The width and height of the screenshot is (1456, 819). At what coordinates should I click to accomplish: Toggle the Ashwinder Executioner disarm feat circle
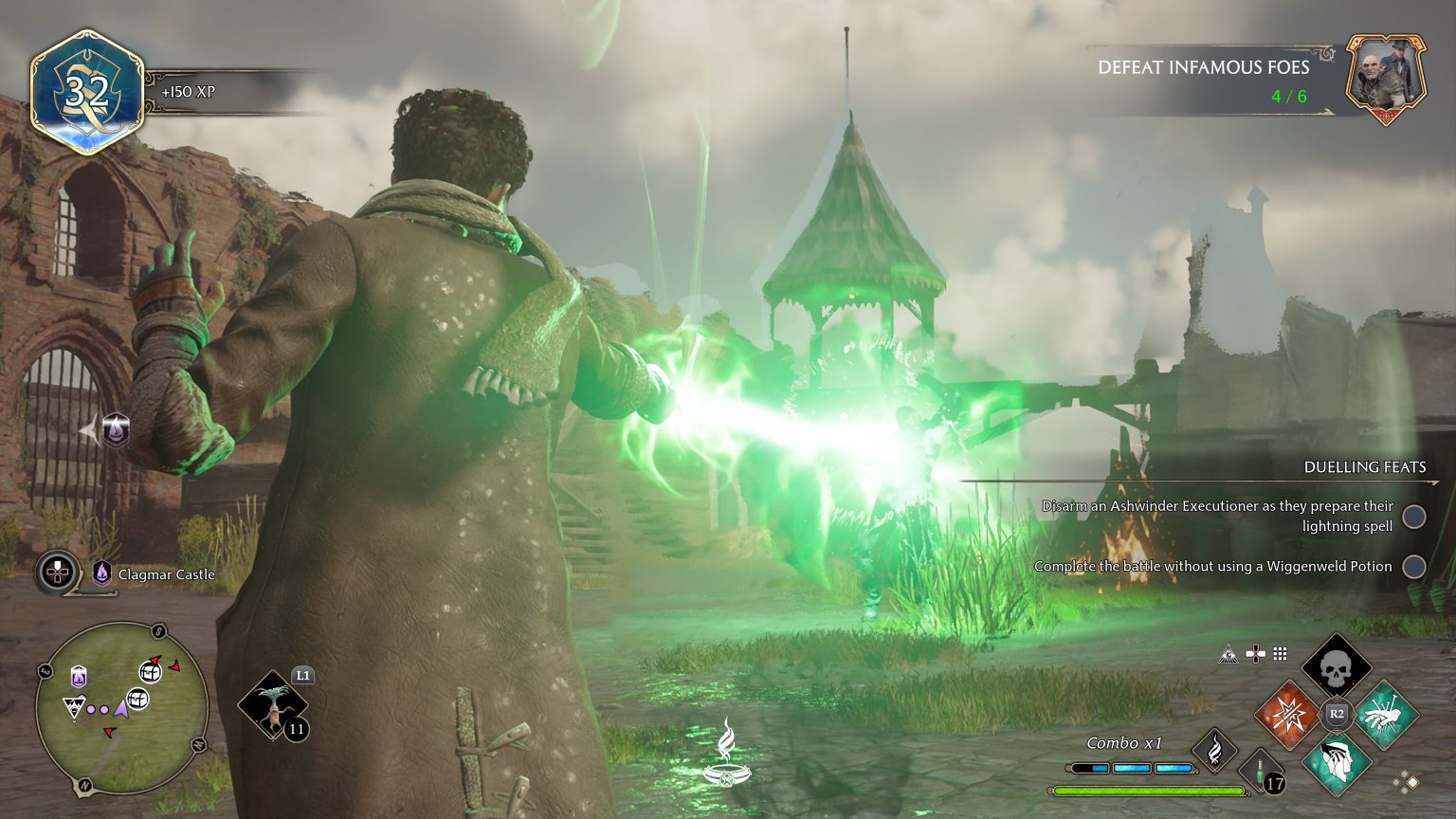pyautogui.click(x=1413, y=517)
